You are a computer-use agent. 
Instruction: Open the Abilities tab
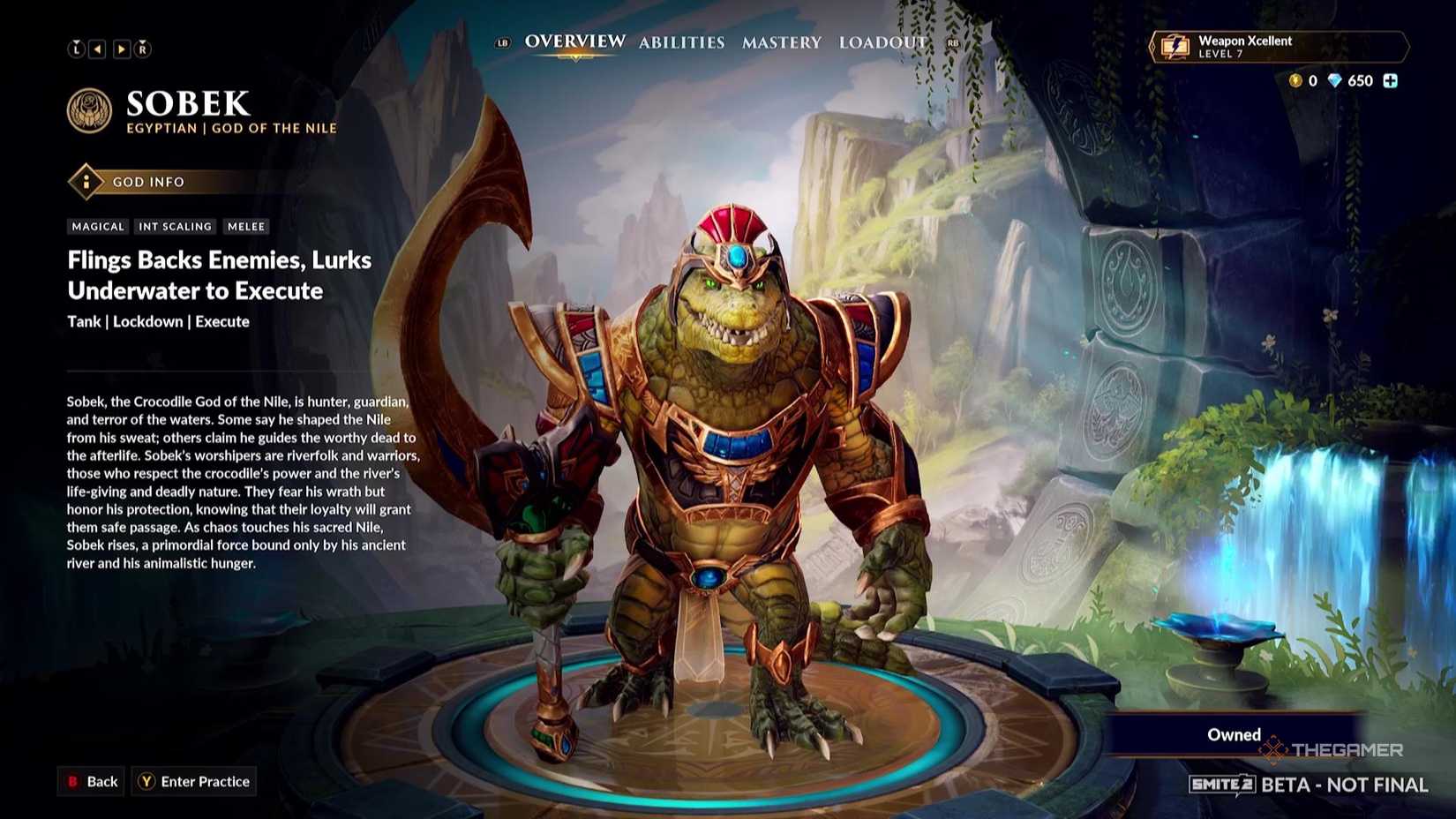tap(681, 42)
